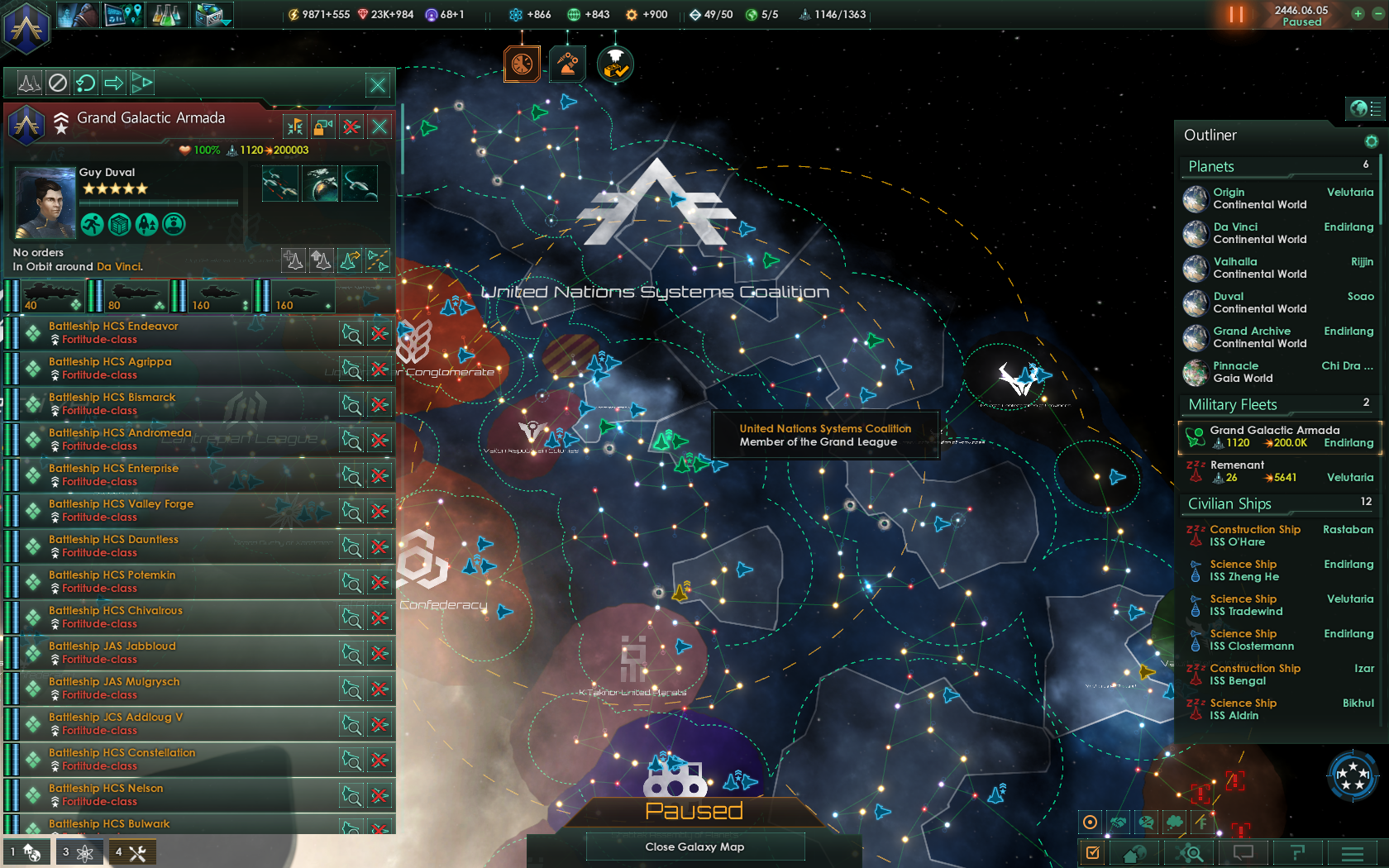This screenshot has width=1389, height=868.
Task: Cancel fleet orders with the no-entry icon
Action: (x=55, y=83)
